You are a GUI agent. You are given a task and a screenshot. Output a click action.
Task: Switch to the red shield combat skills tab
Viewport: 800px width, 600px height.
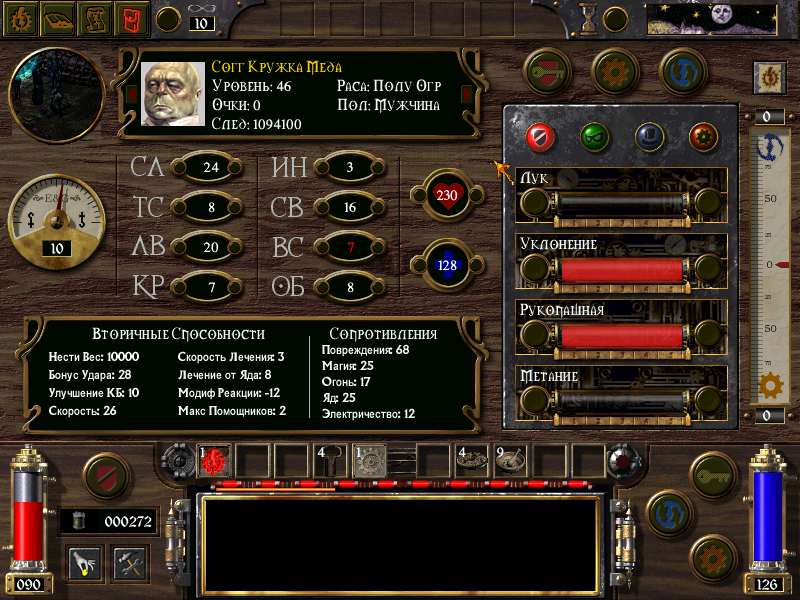tap(541, 135)
